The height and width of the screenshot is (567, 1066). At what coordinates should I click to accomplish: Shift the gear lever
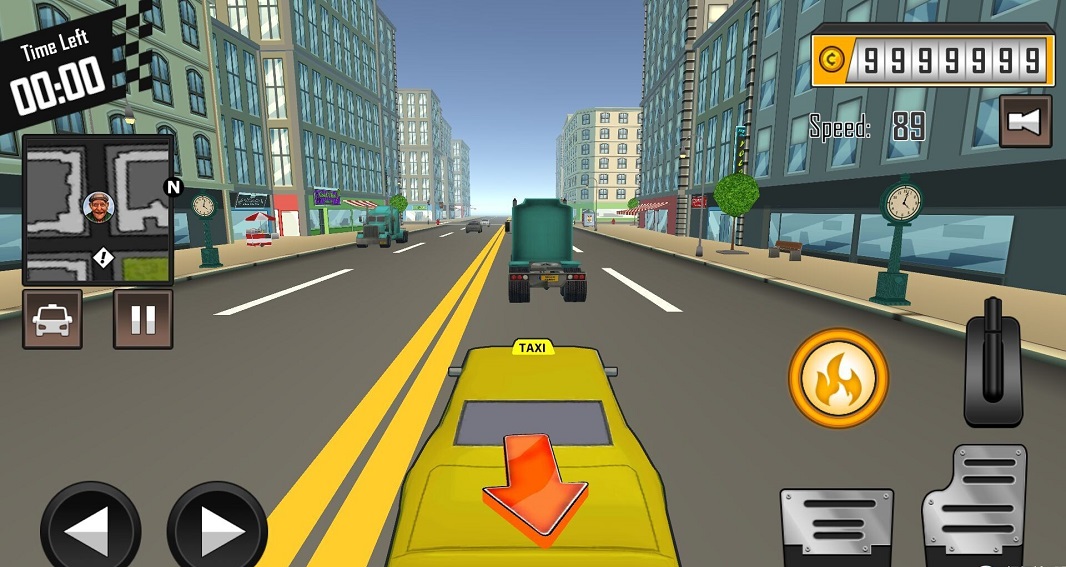tap(992, 361)
